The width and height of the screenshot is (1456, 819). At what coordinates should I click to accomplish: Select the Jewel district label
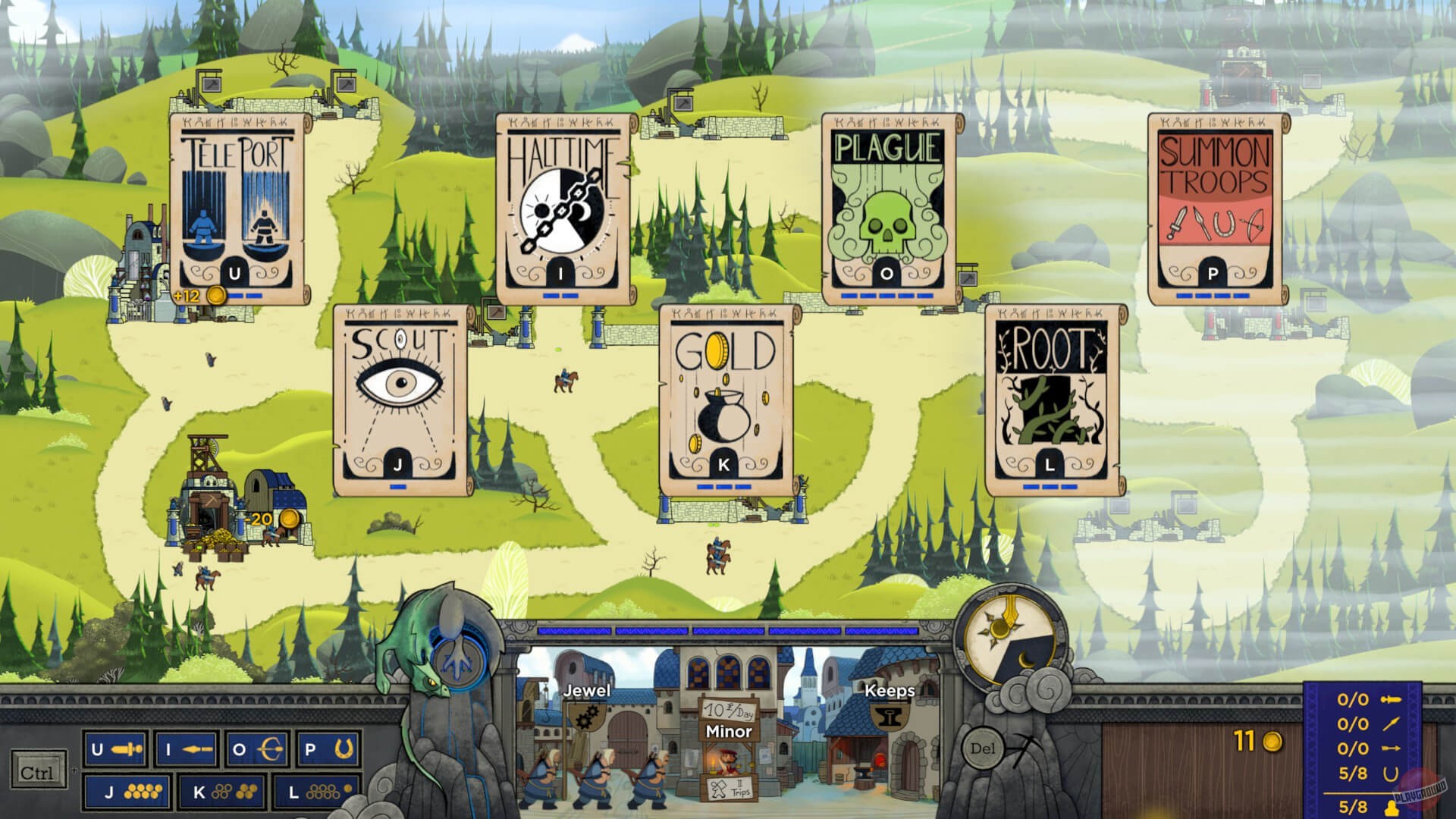point(588,691)
